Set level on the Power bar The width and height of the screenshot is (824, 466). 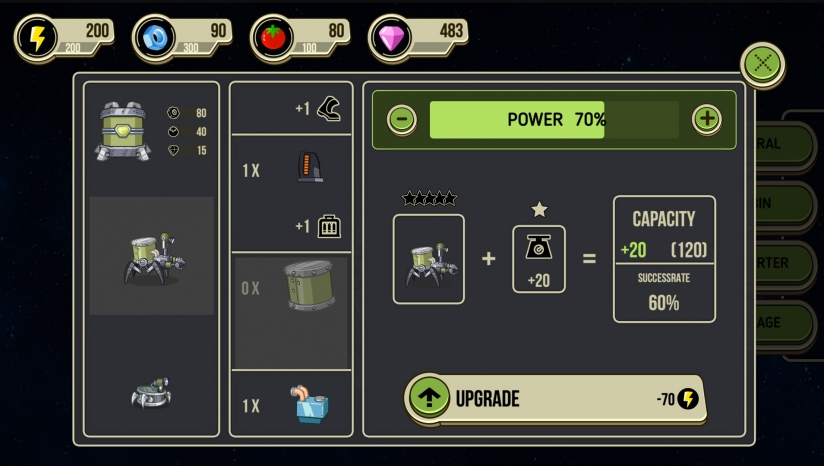(554, 119)
